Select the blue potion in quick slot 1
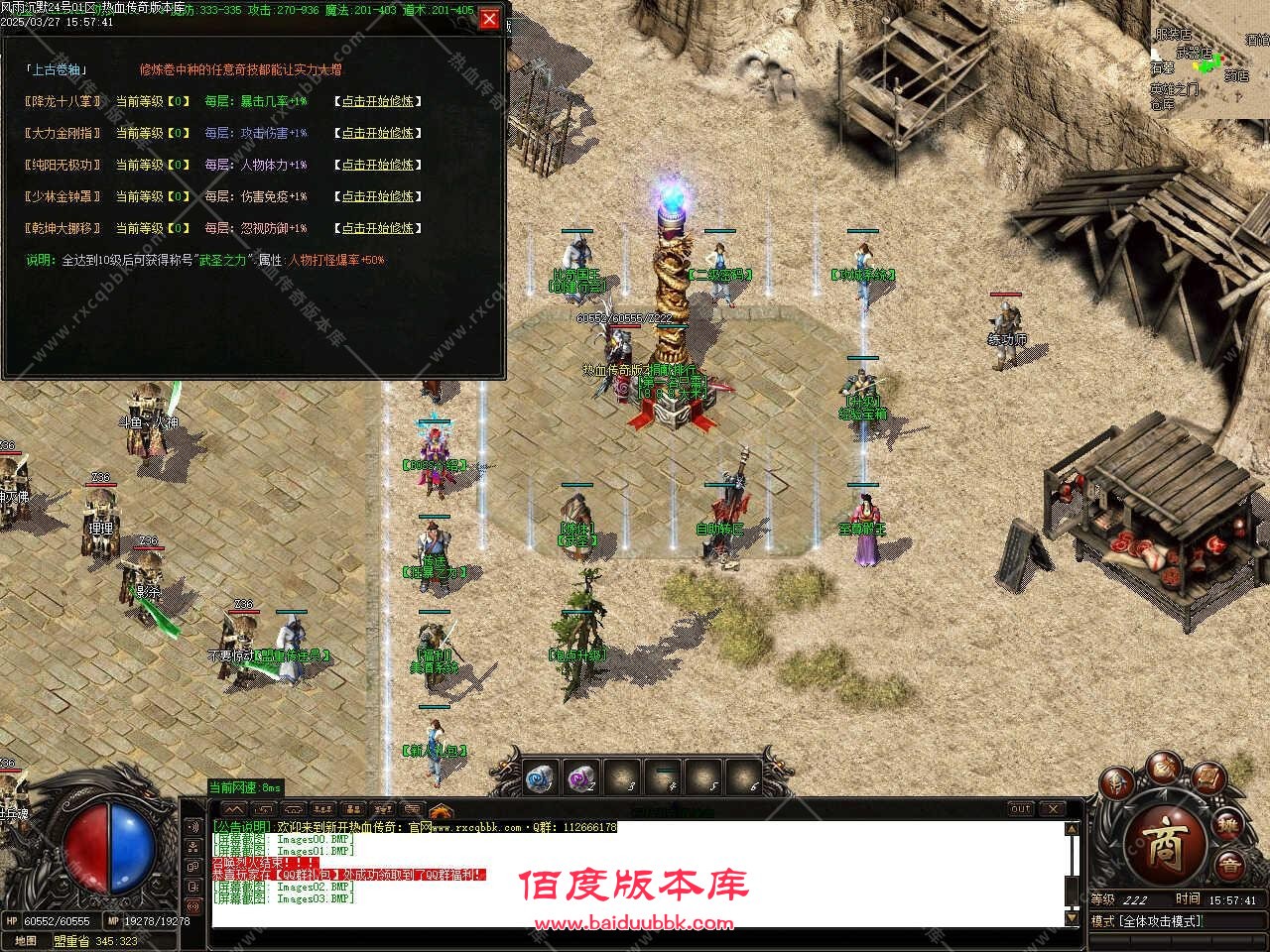The height and width of the screenshot is (952, 1270). (x=538, y=775)
